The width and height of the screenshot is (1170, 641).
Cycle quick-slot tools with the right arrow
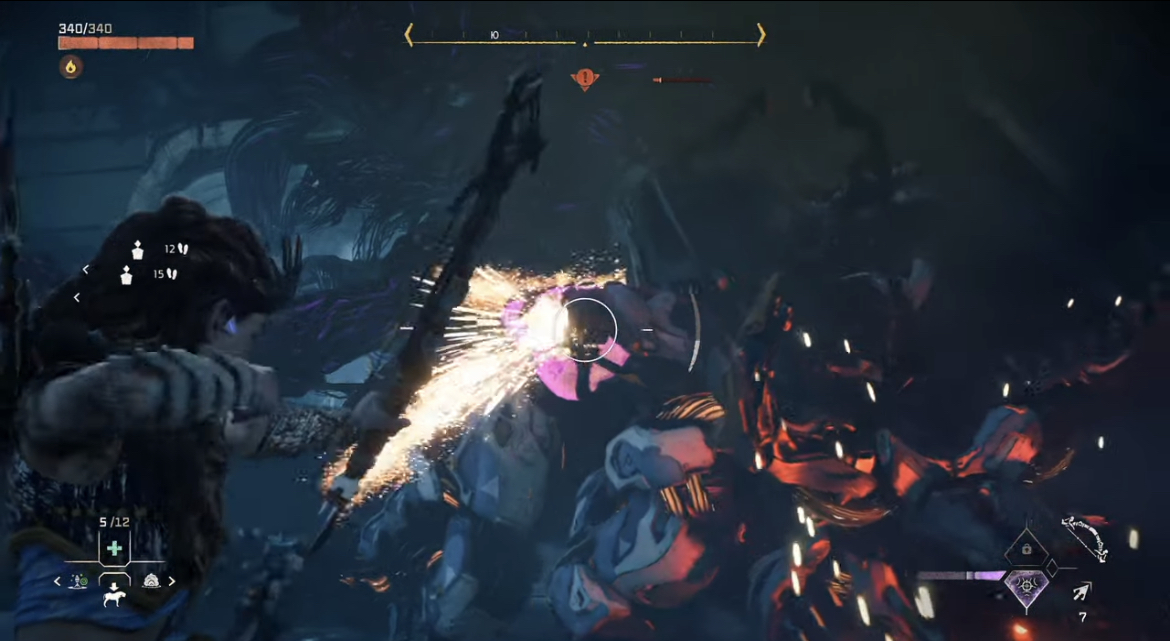tap(172, 581)
